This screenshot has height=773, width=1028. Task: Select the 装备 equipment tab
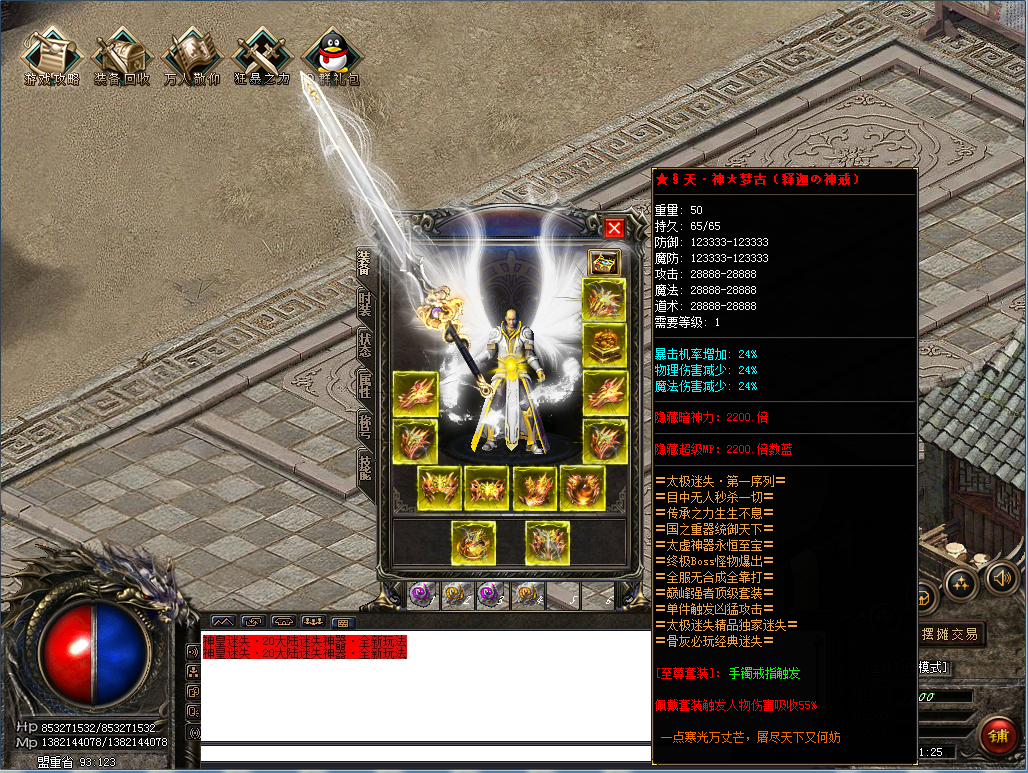click(x=365, y=262)
